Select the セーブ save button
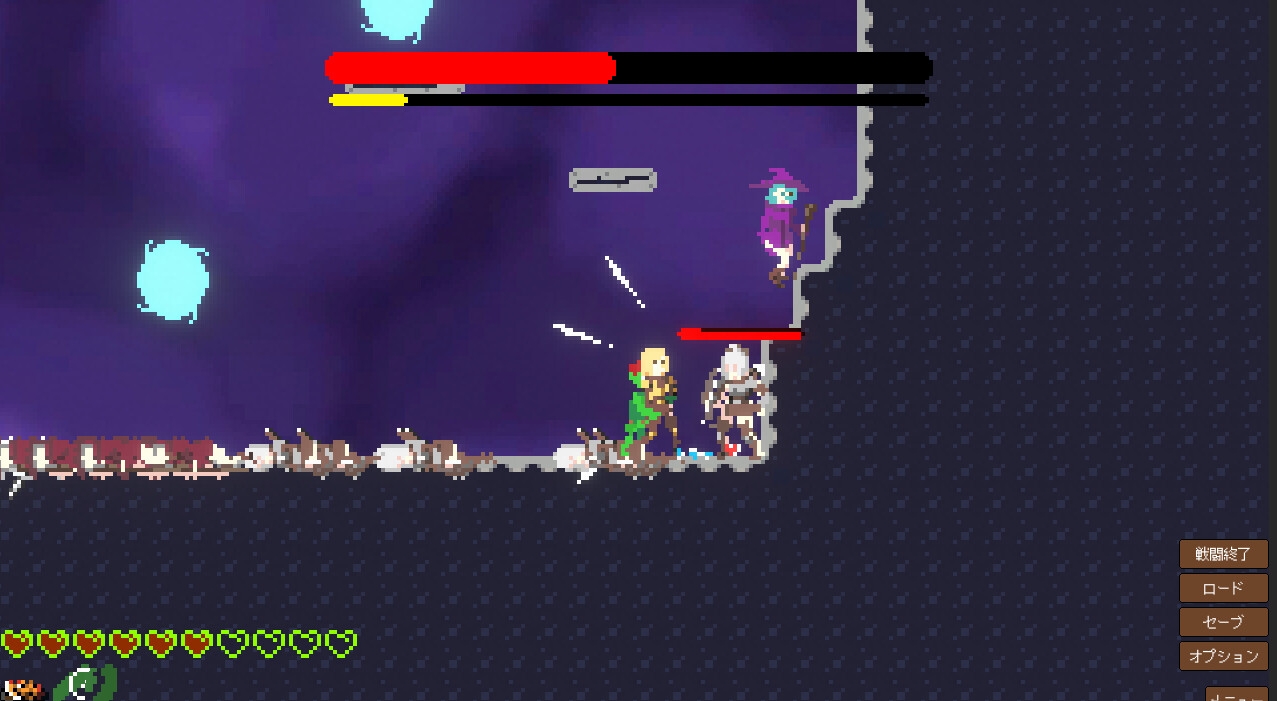Viewport: 1277px width, 701px height. coord(1223,622)
